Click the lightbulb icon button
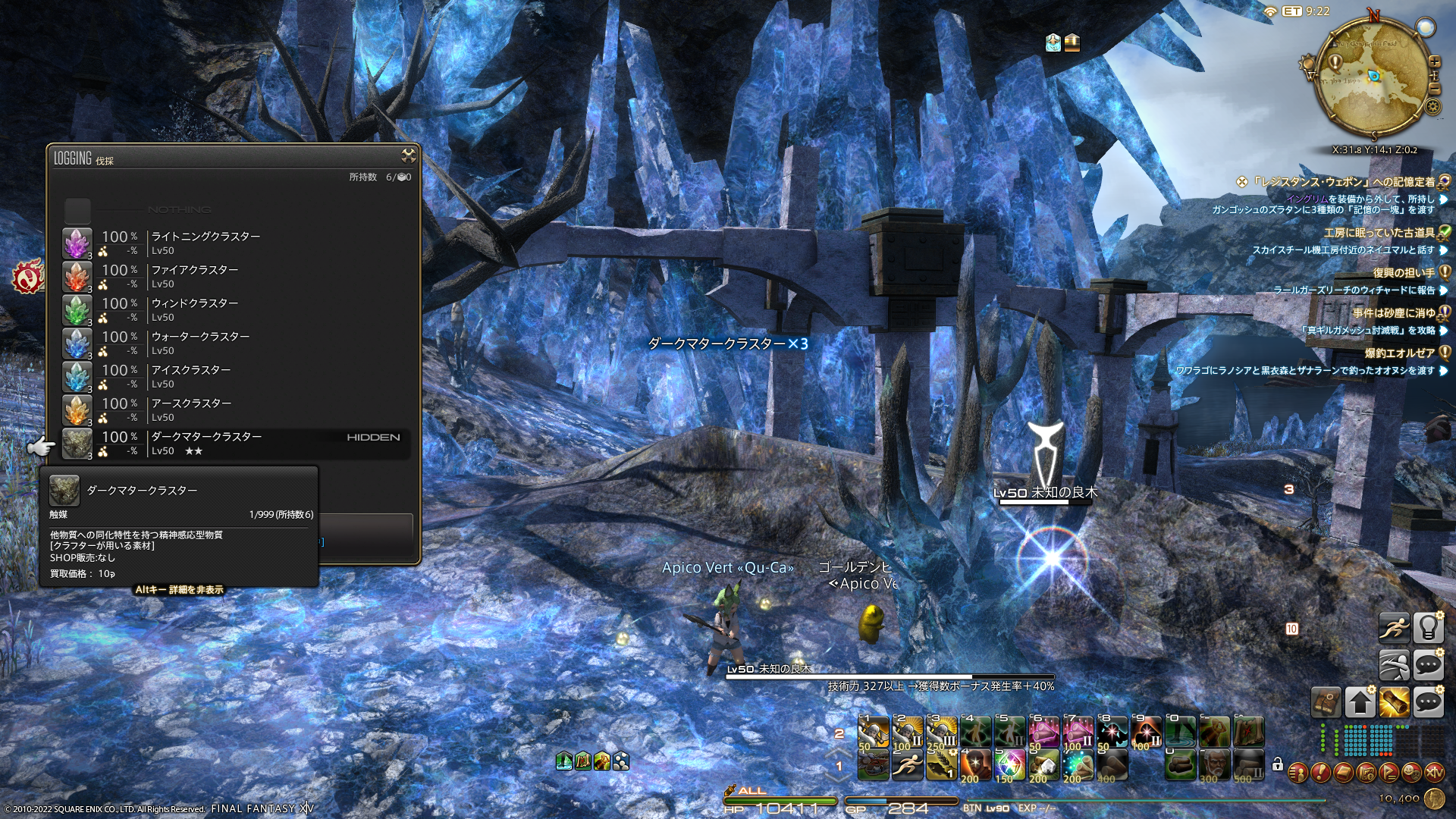This screenshot has height=819, width=1456. tap(1428, 629)
